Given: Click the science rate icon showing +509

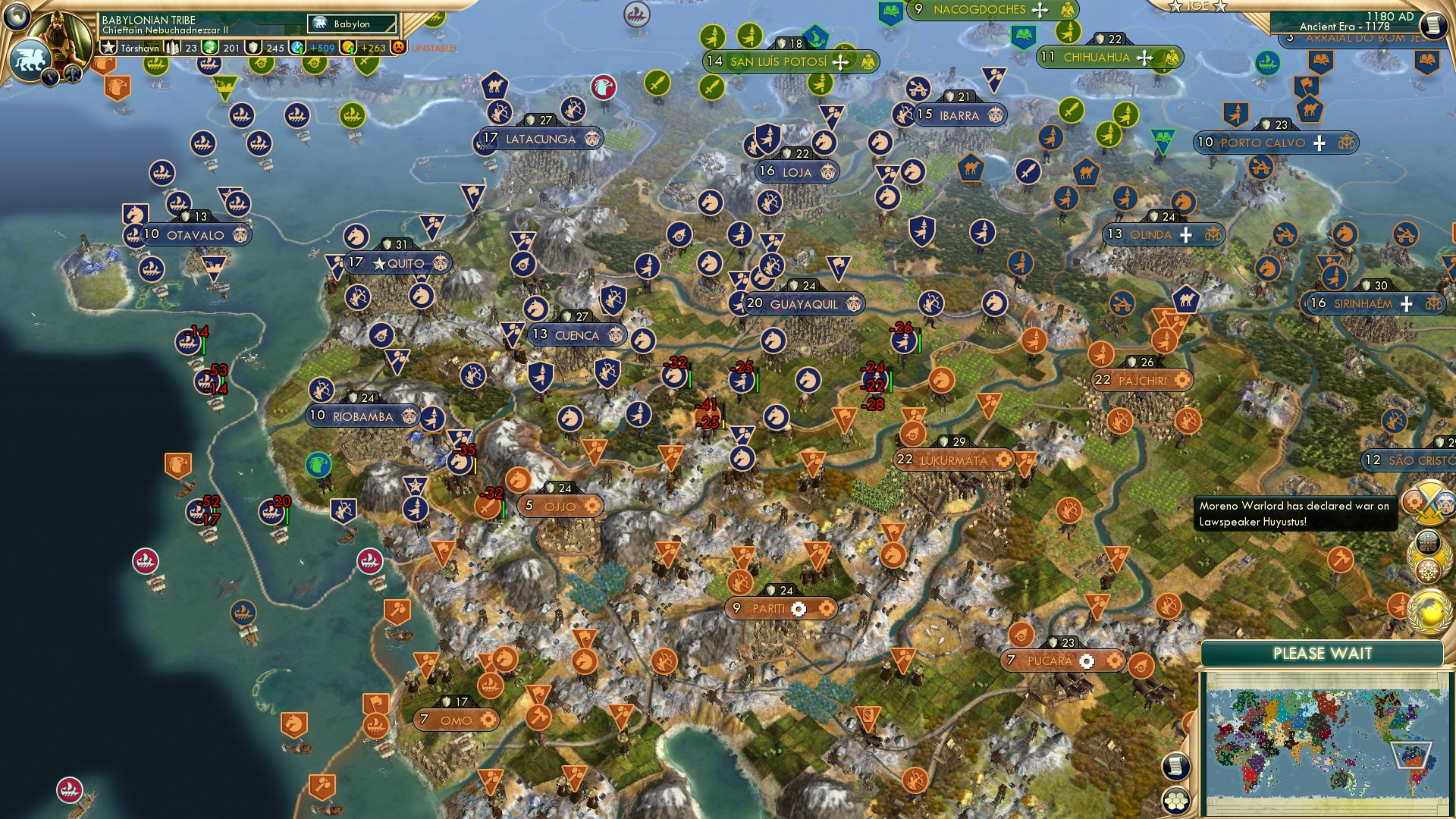Looking at the screenshot, I should pos(298,47).
